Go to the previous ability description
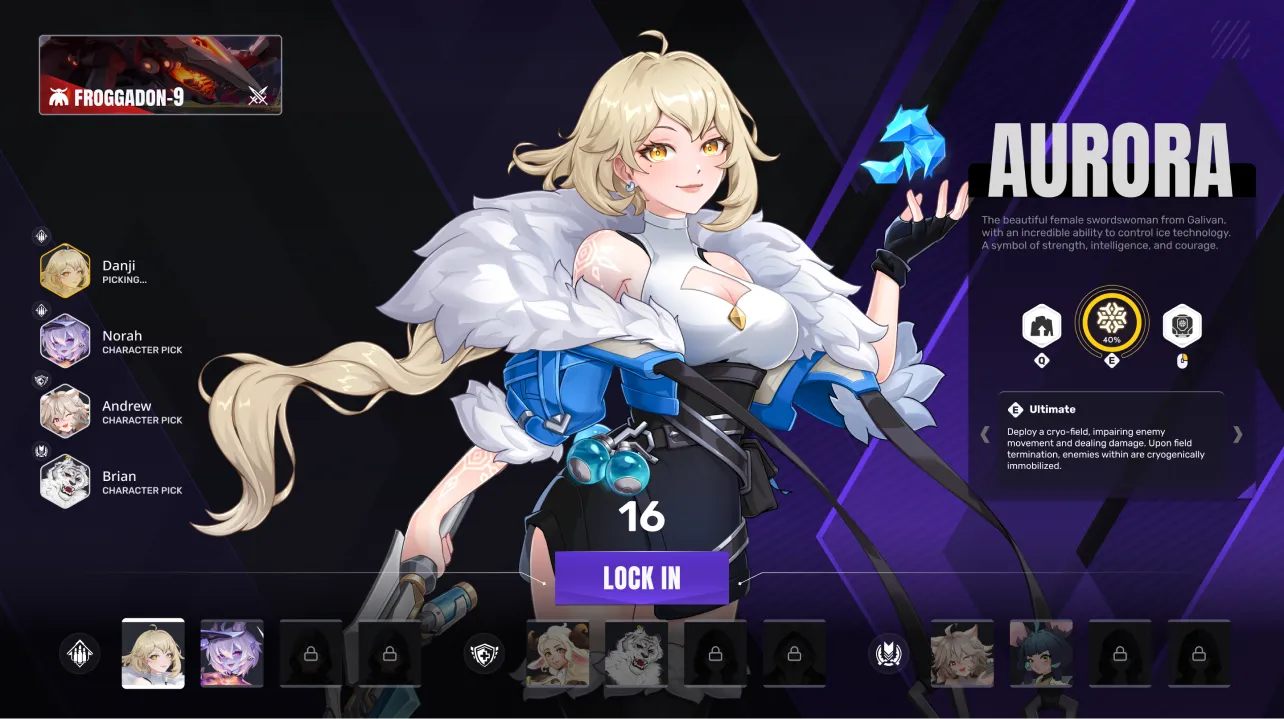This screenshot has height=719, width=1284. tap(985, 434)
